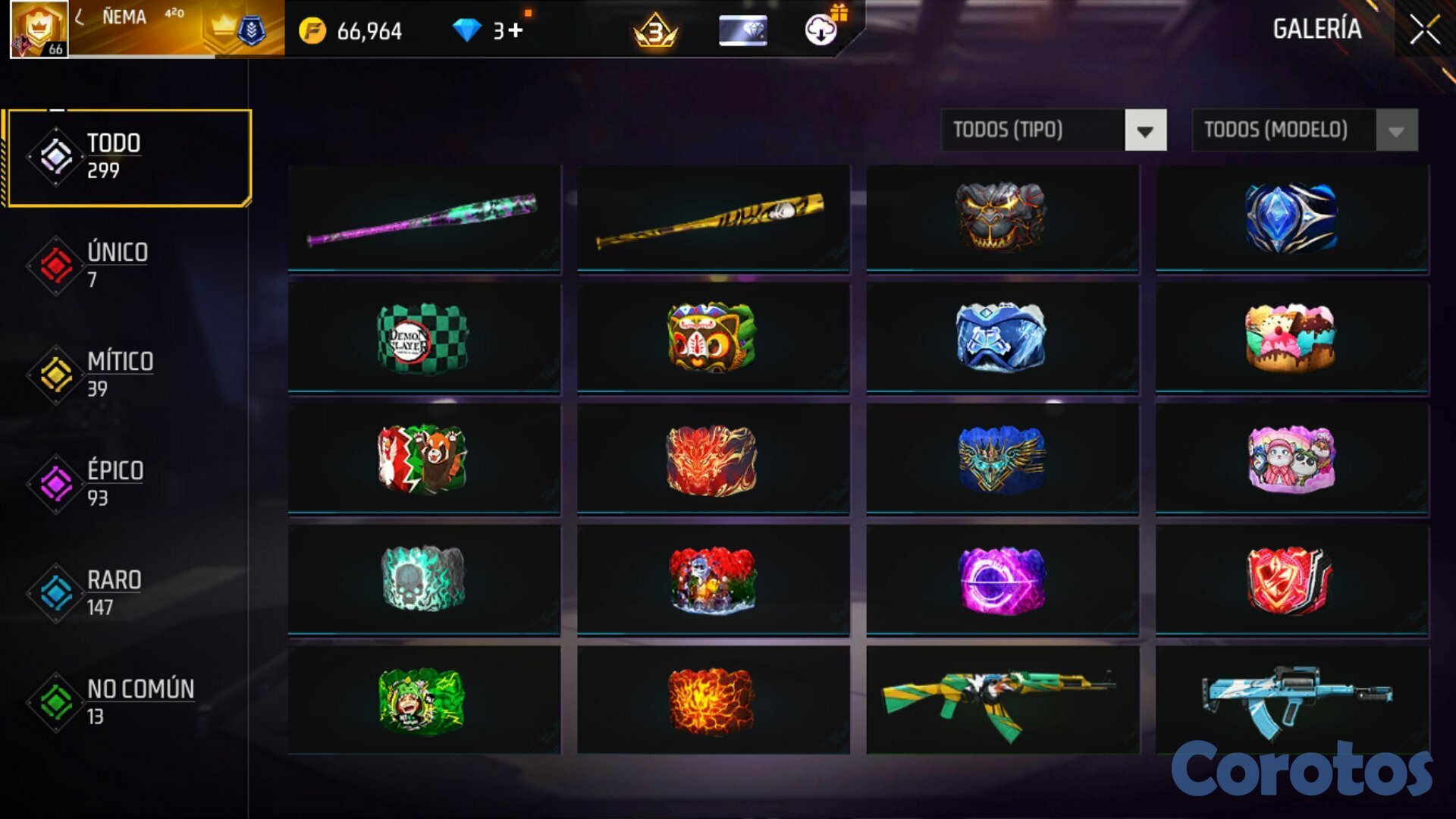1456x819 pixels.
Task: Select the purple and green baseball bat
Action: (x=424, y=219)
